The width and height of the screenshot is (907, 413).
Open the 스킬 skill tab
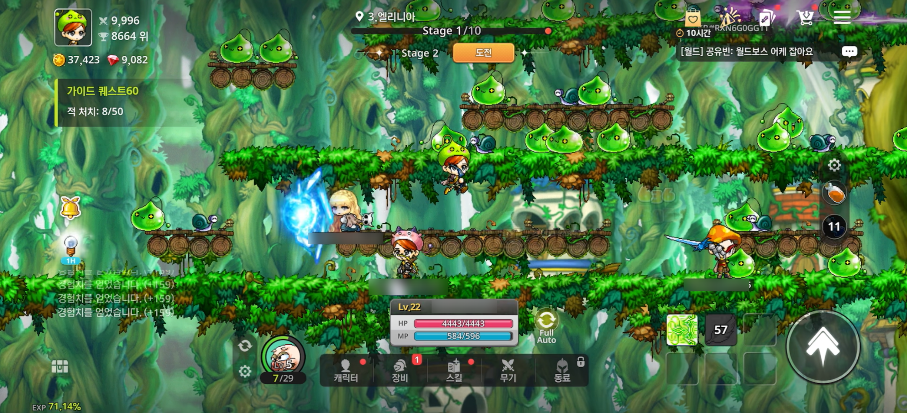(x=453, y=371)
